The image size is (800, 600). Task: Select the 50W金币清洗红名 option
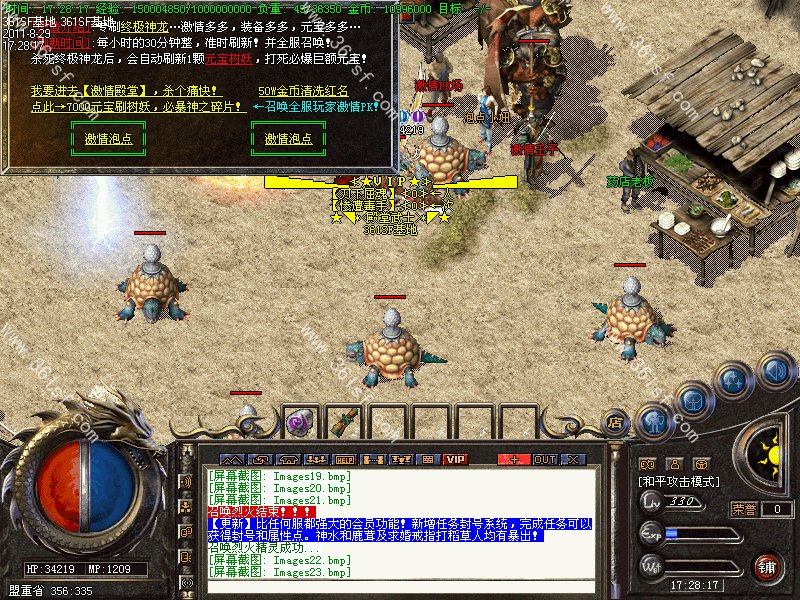point(303,91)
